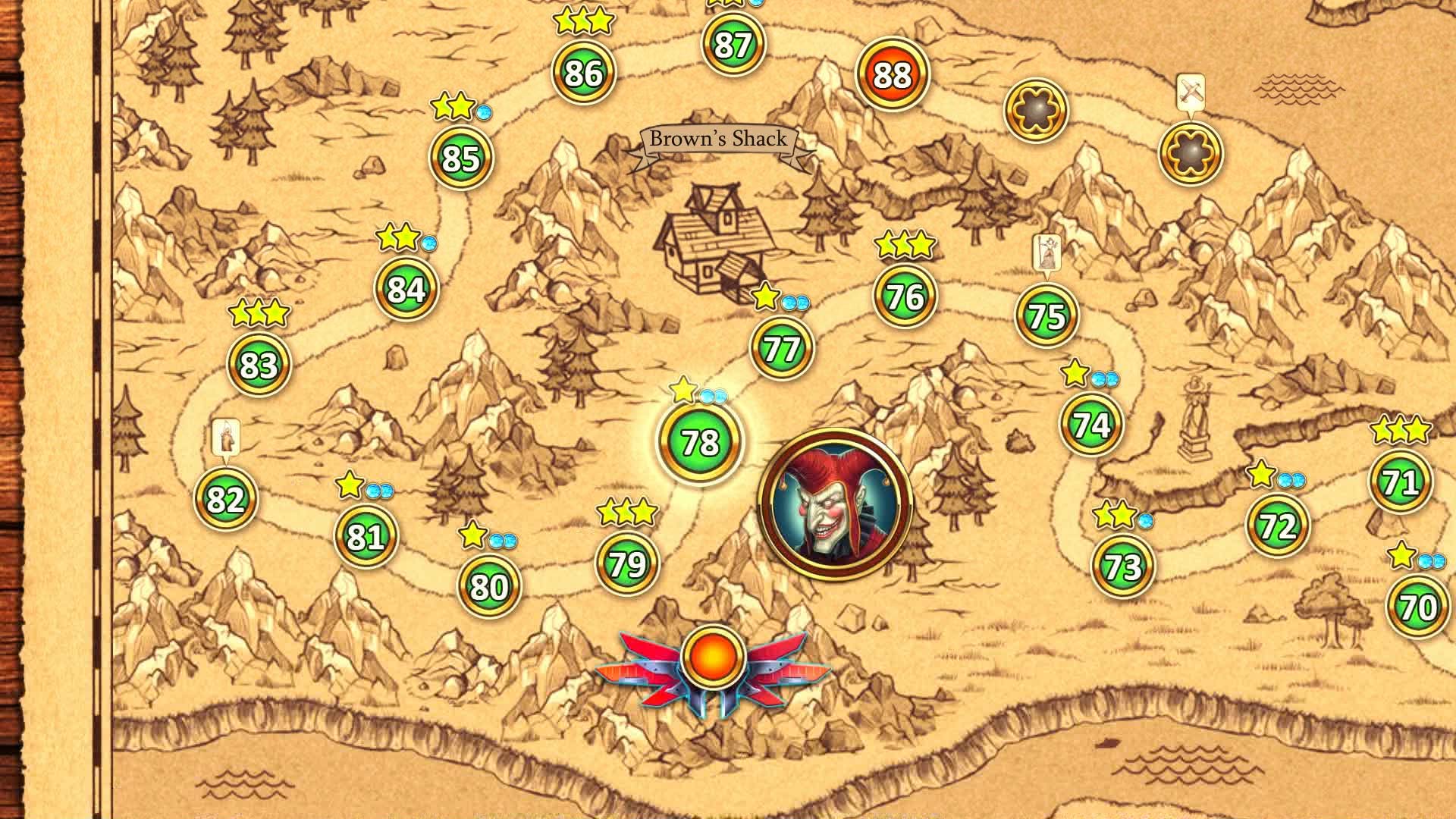Image resolution: width=1456 pixels, height=819 pixels.
Task: Click the star rating above level 79
Action: pyautogui.click(x=626, y=511)
